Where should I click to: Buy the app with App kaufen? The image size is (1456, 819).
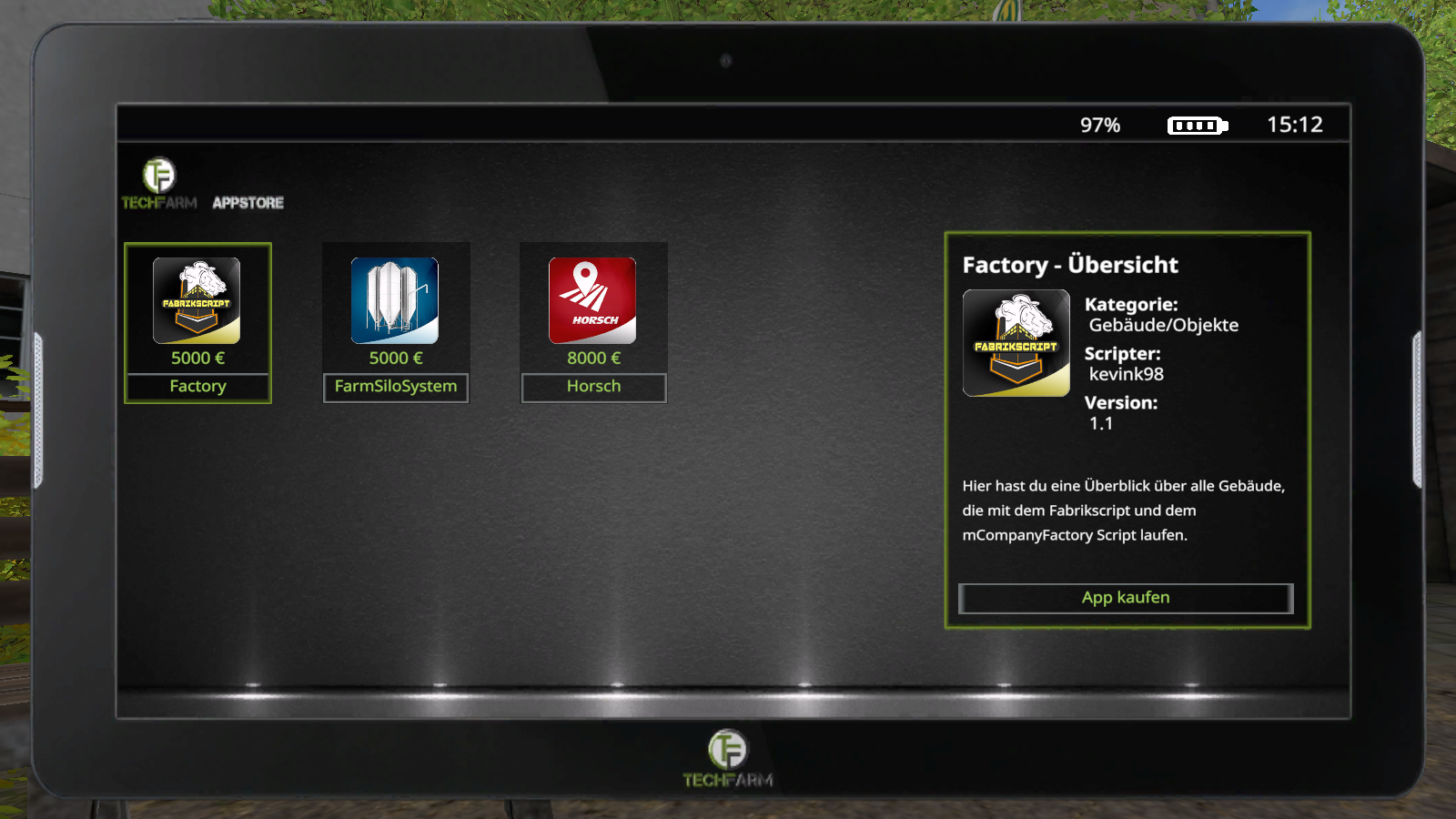(1126, 598)
